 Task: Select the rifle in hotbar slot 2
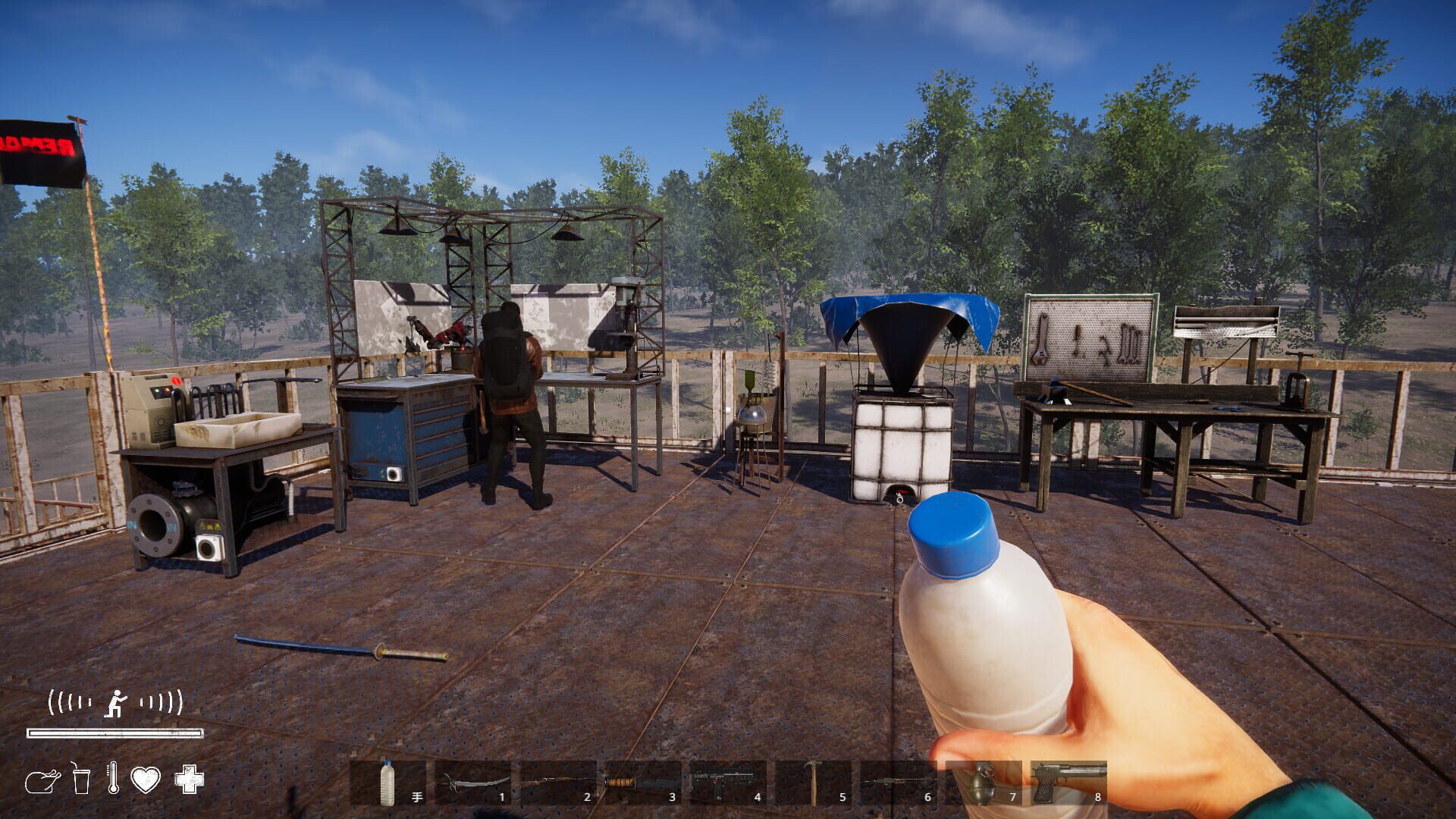(x=556, y=781)
